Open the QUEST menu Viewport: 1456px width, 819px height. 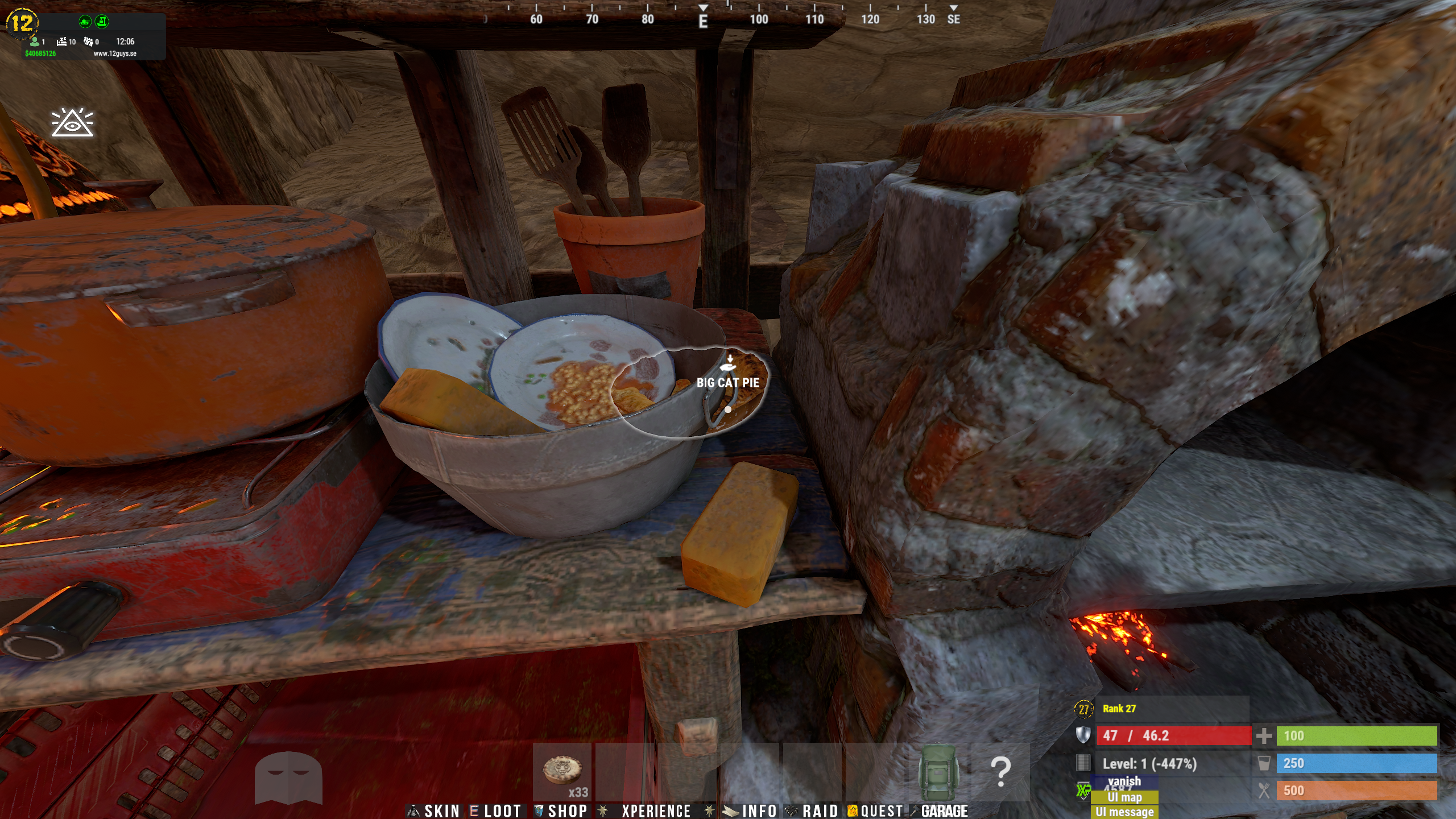pyautogui.click(x=876, y=810)
